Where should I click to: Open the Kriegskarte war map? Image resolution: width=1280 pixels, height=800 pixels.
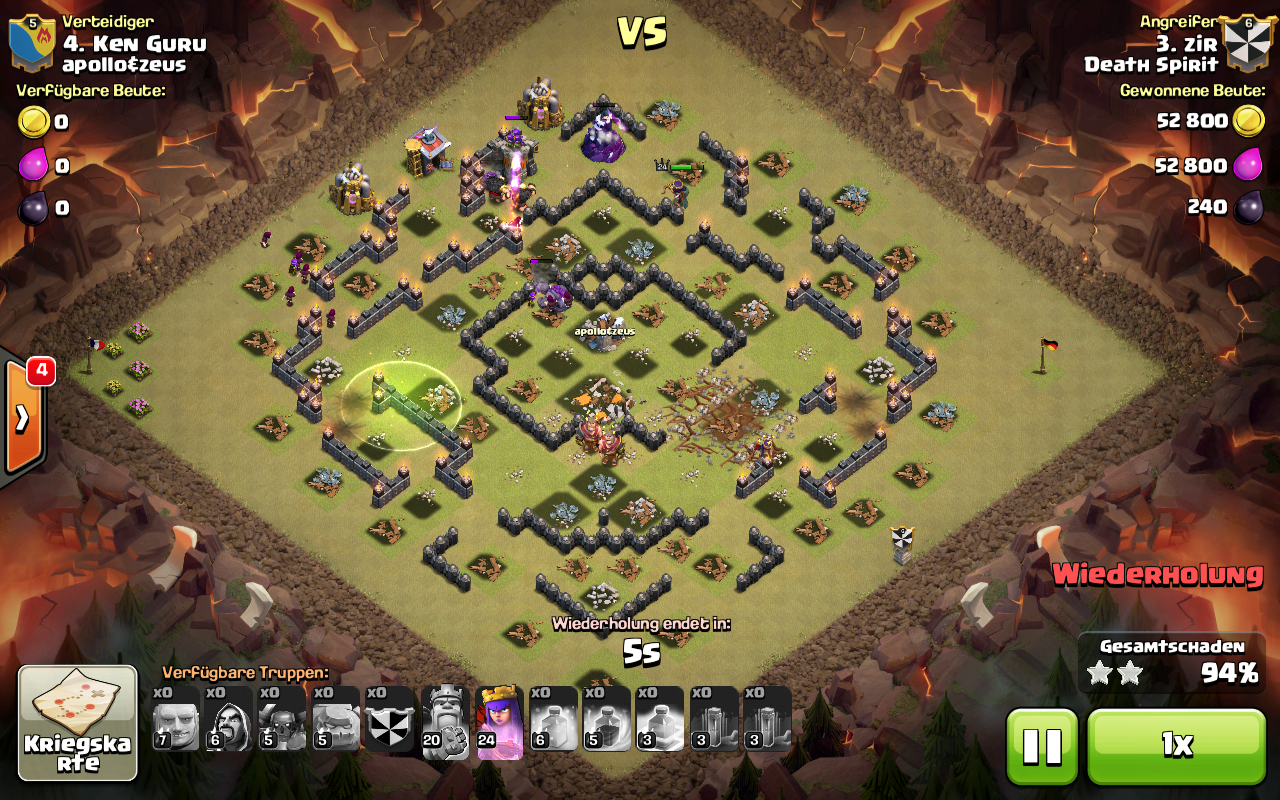[x=78, y=722]
